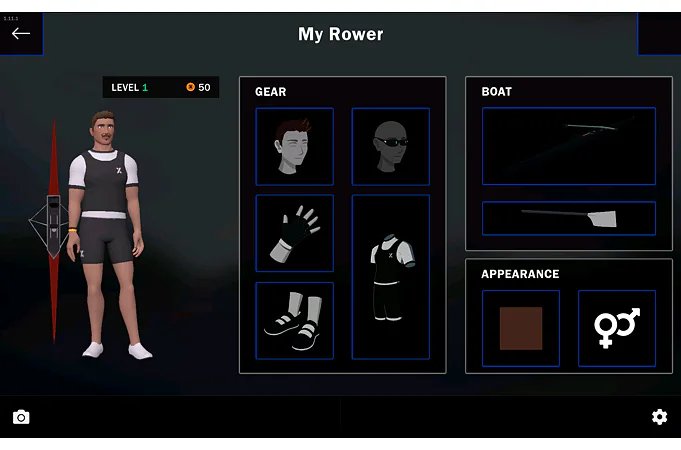This screenshot has width=681, height=450.
Task: Open the gloves gear slot
Action: [x=294, y=233]
